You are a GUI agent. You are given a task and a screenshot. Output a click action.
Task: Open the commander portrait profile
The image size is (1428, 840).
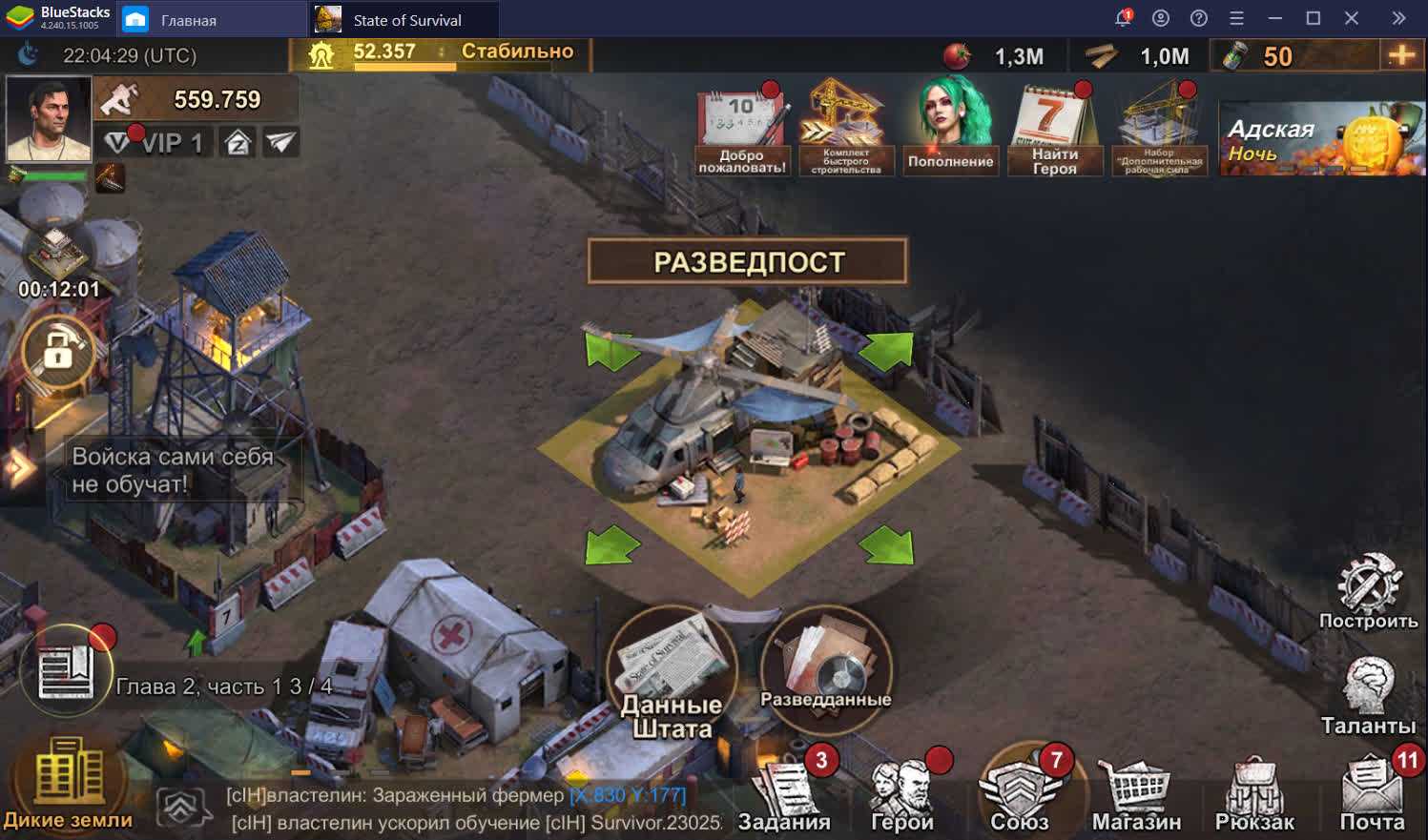(49, 118)
